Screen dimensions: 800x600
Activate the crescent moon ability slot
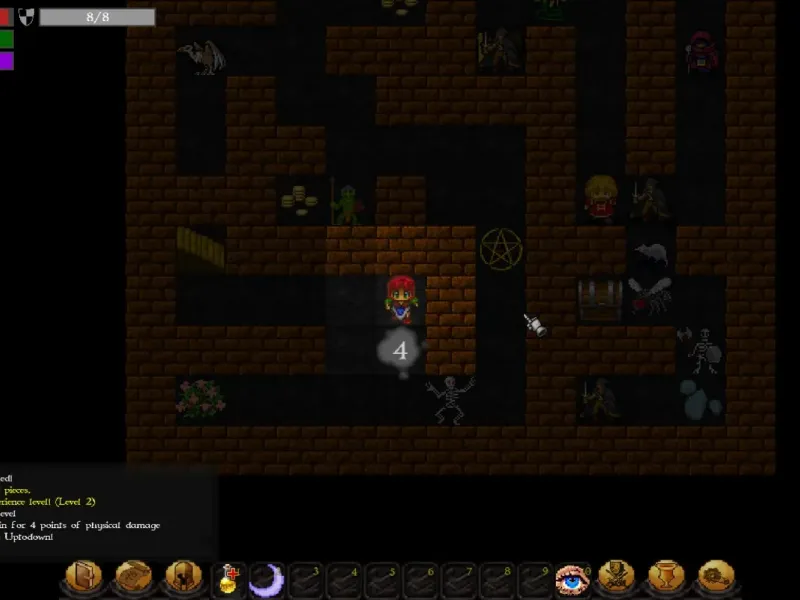click(266, 579)
